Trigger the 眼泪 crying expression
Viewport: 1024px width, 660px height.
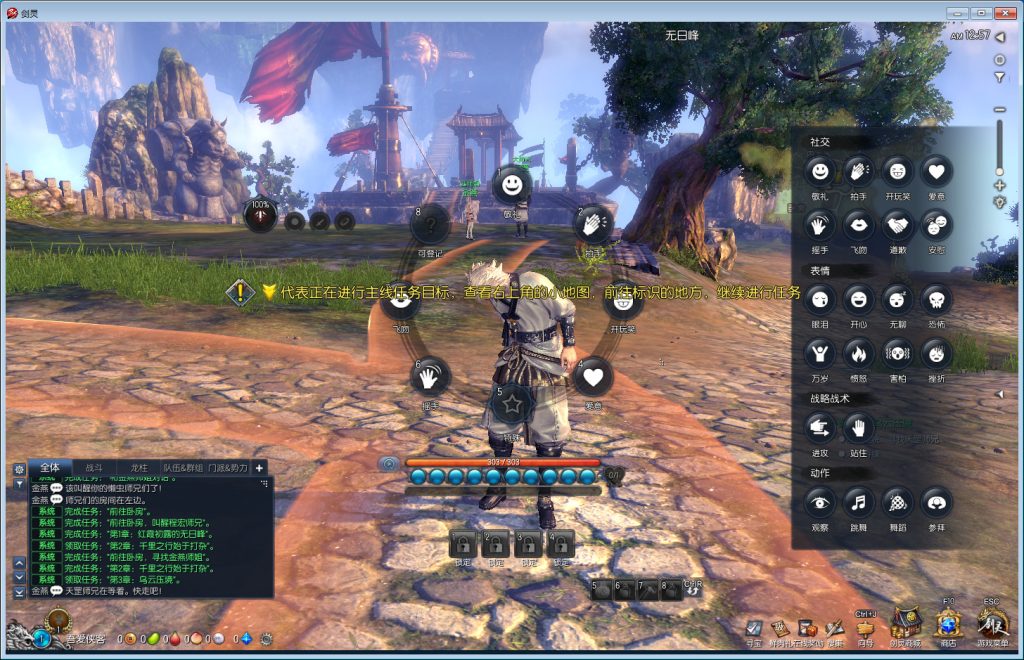(820, 299)
